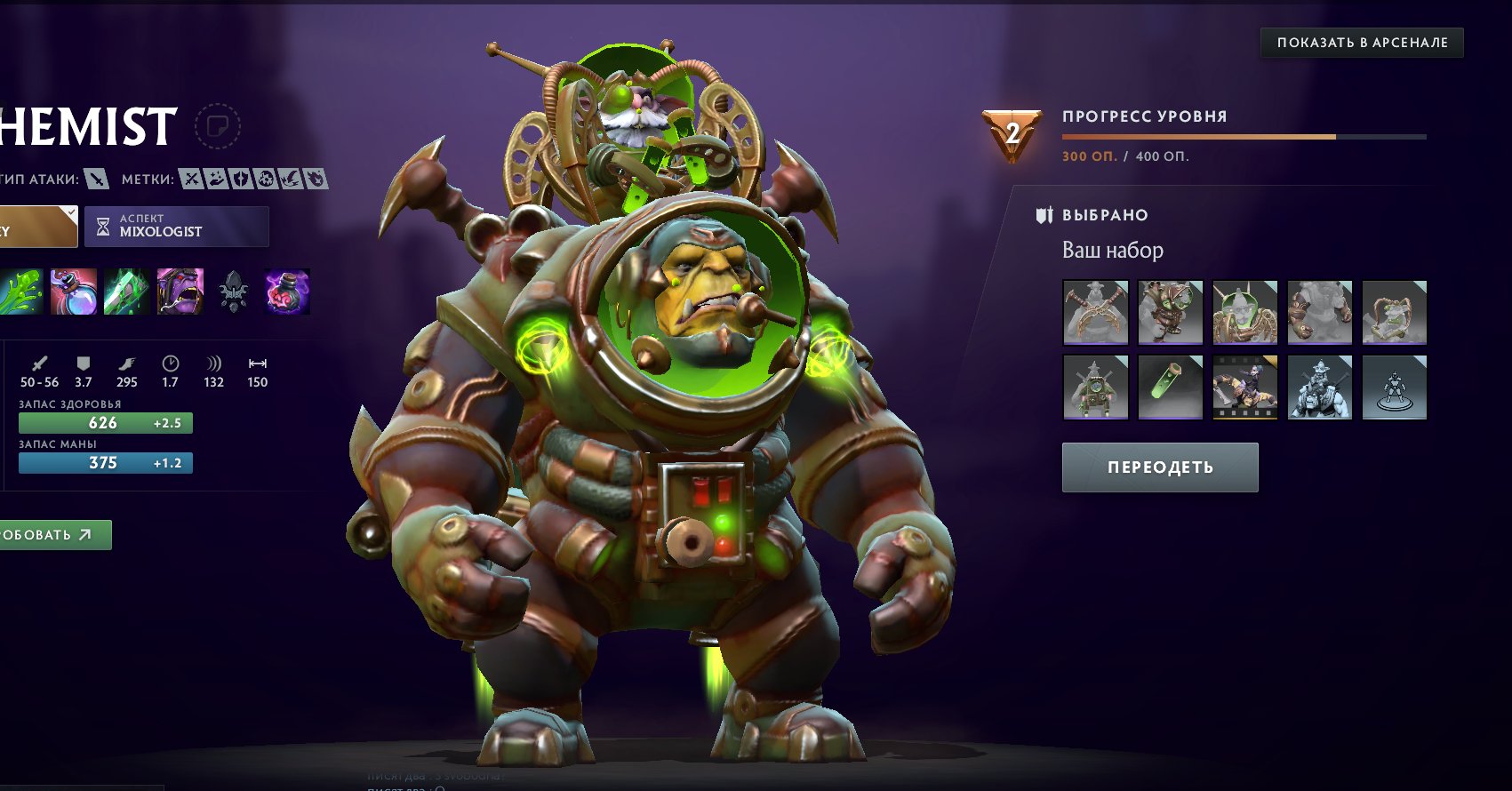Select the brown gauntlet arms item slot
Viewport: 1512px width, 791px height.
1320,313
